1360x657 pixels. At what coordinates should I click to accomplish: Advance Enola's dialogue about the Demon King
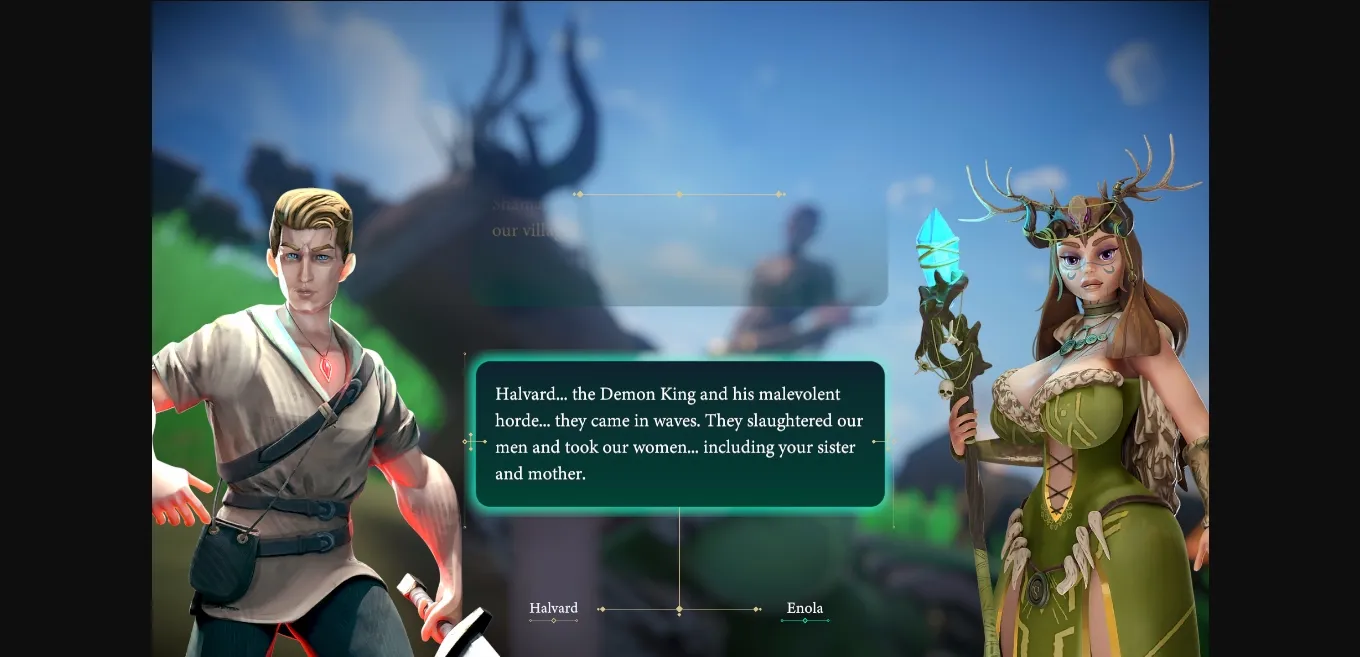679,434
